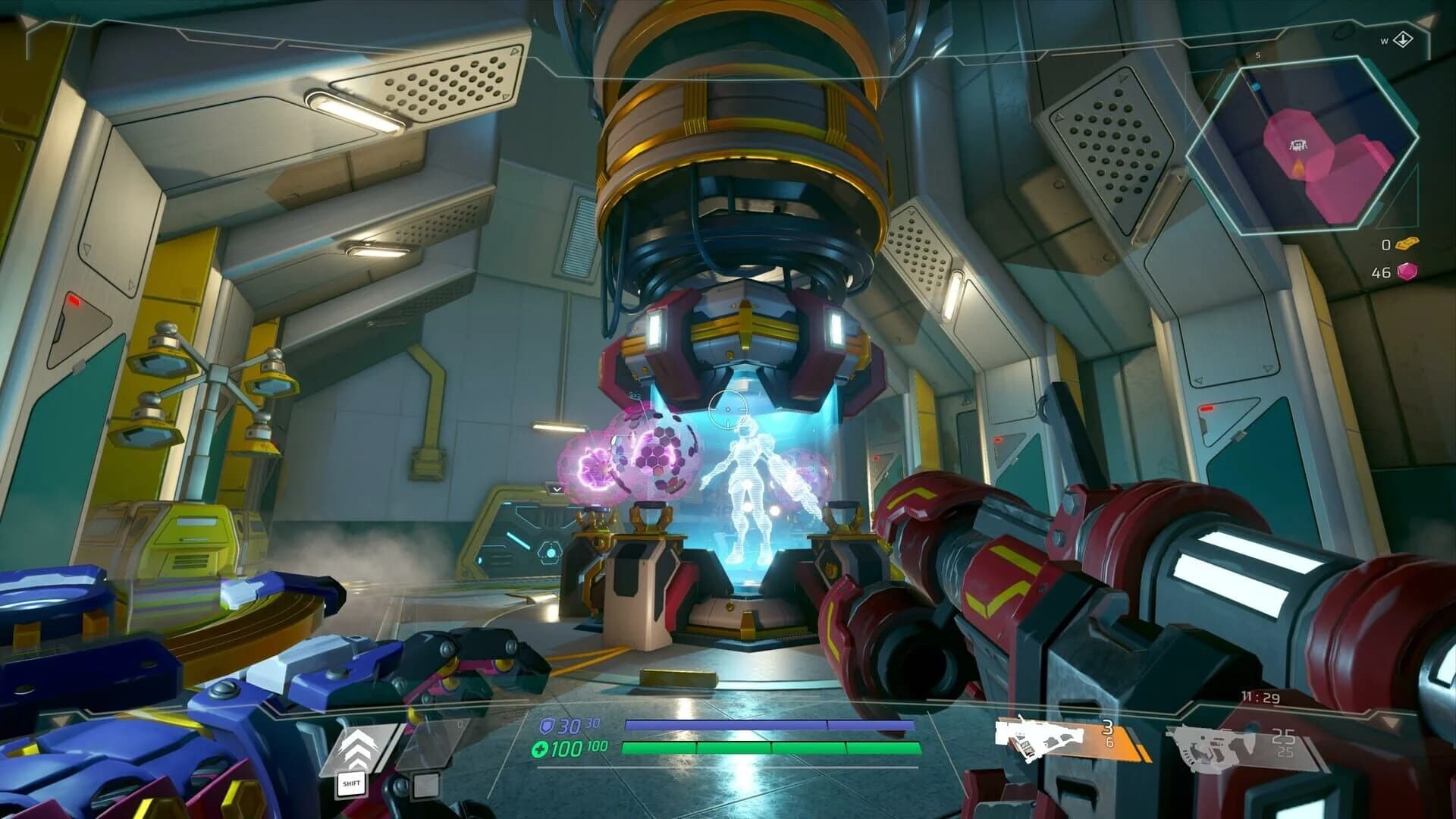Click the match timer showing 11:29

point(1261,696)
